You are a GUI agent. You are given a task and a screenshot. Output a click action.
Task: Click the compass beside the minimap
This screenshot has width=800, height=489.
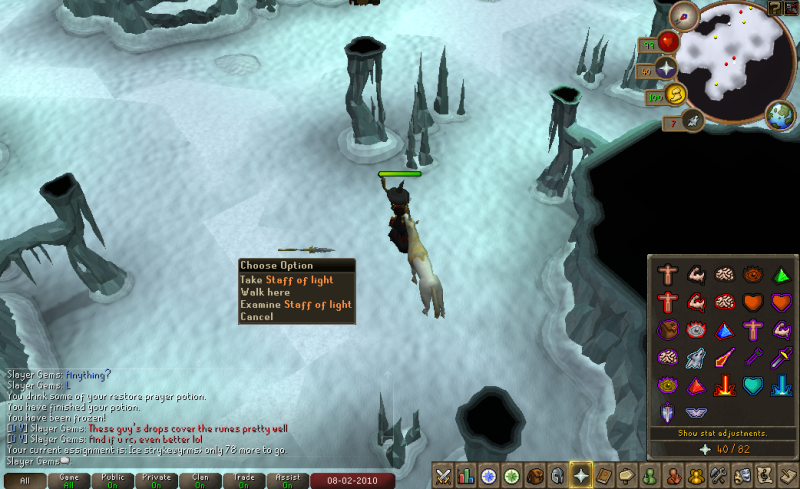[684, 15]
